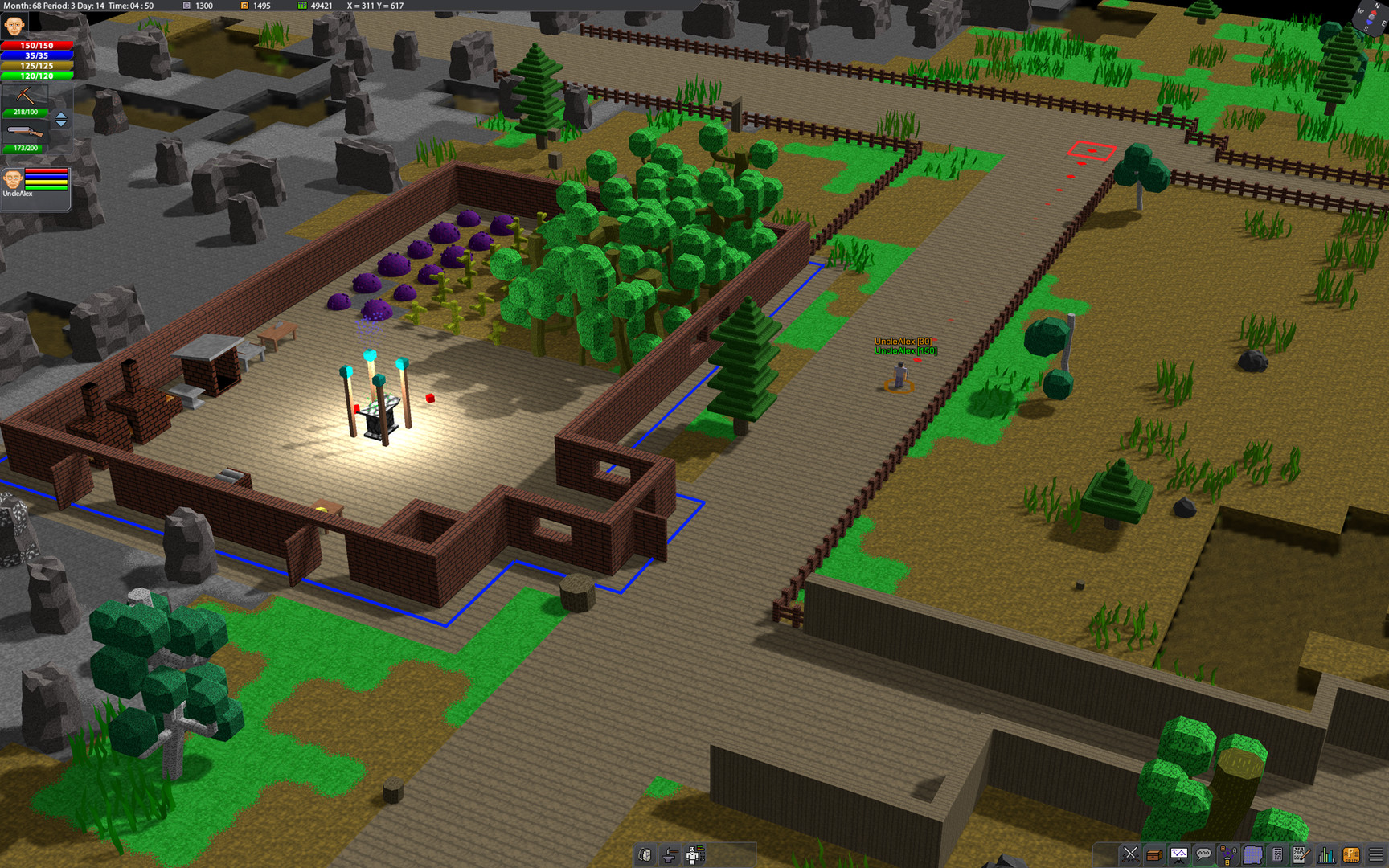
Task: Open the chest storage icon bottom-right
Action: [1153, 854]
